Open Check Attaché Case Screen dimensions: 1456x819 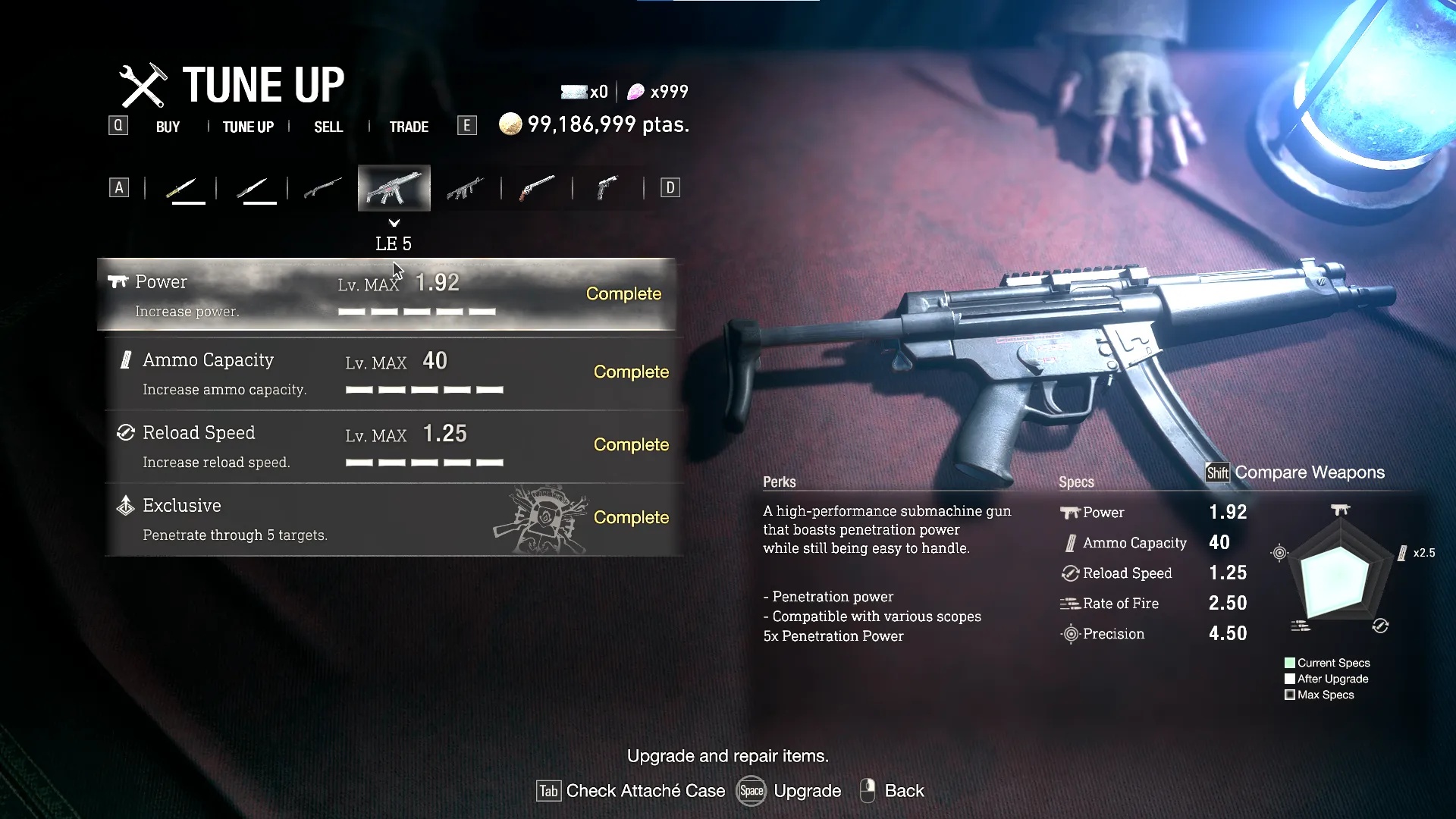tap(631, 791)
